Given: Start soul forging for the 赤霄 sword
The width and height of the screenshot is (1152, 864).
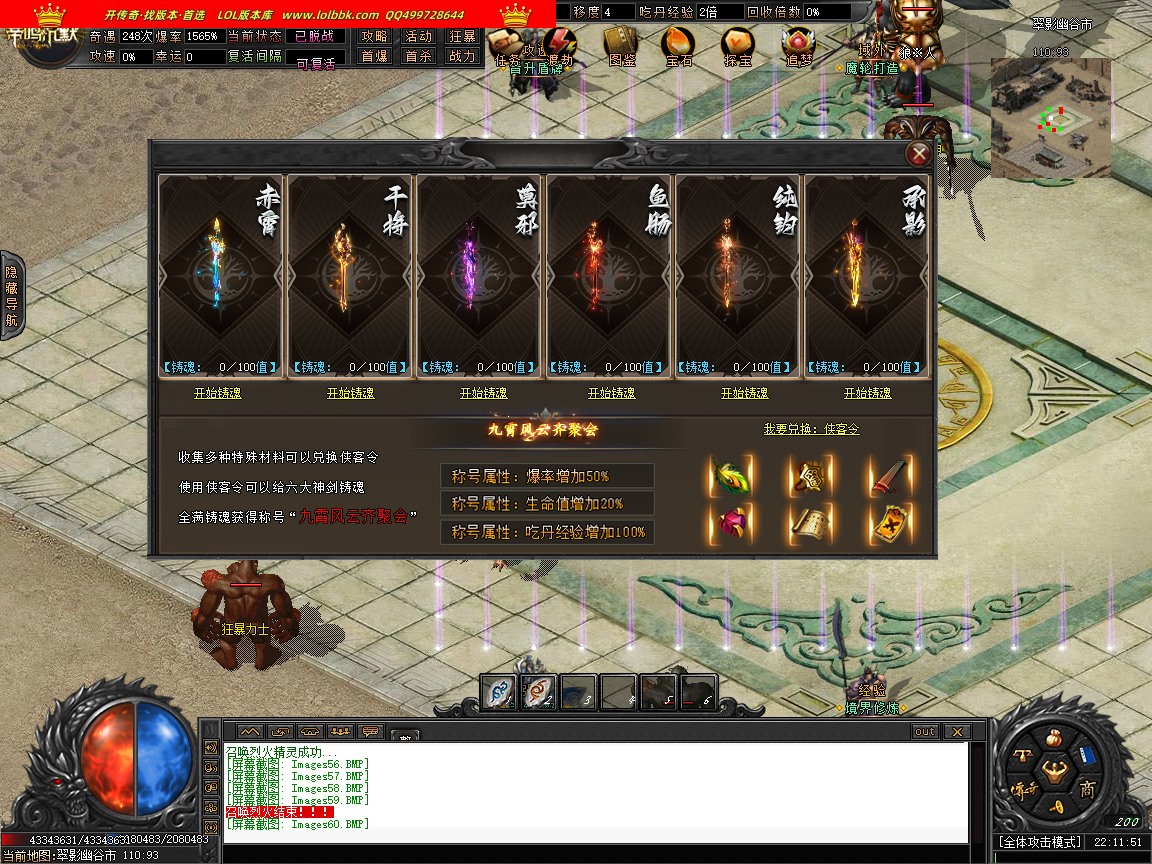Looking at the screenshot, I should click(x=217, y=393).
